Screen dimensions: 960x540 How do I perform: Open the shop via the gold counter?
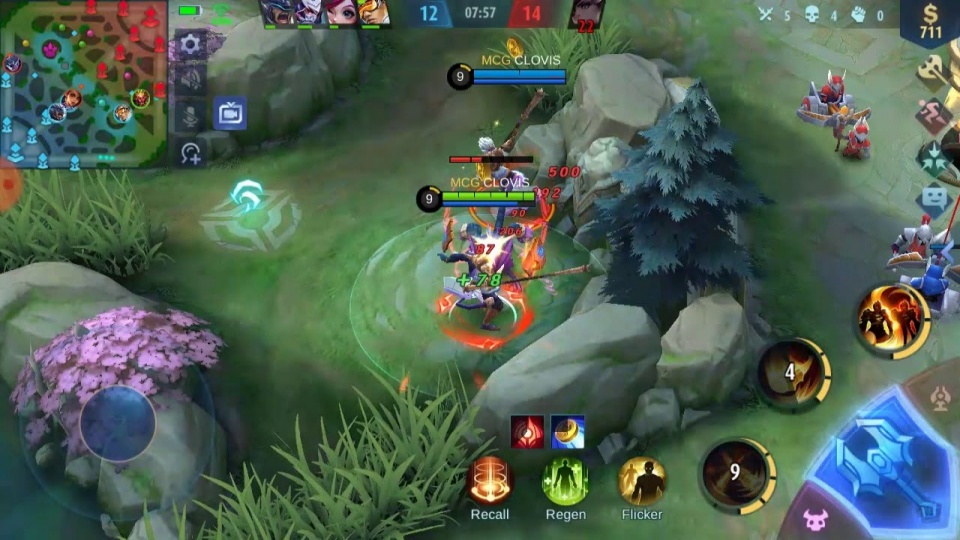coord(931,22)
